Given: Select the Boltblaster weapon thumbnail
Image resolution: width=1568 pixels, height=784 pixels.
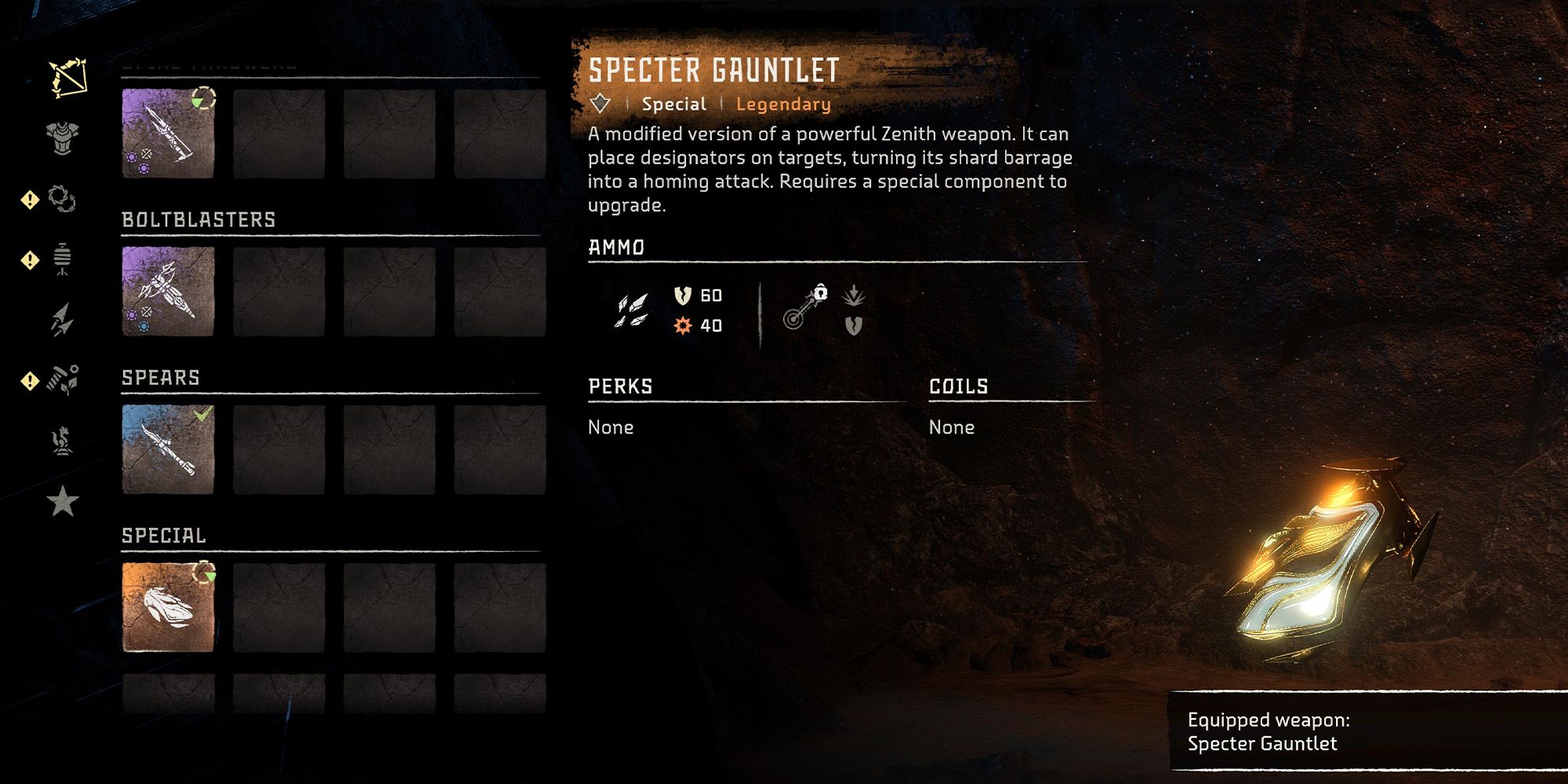Looking at the screenshot, I should (167, 291).
